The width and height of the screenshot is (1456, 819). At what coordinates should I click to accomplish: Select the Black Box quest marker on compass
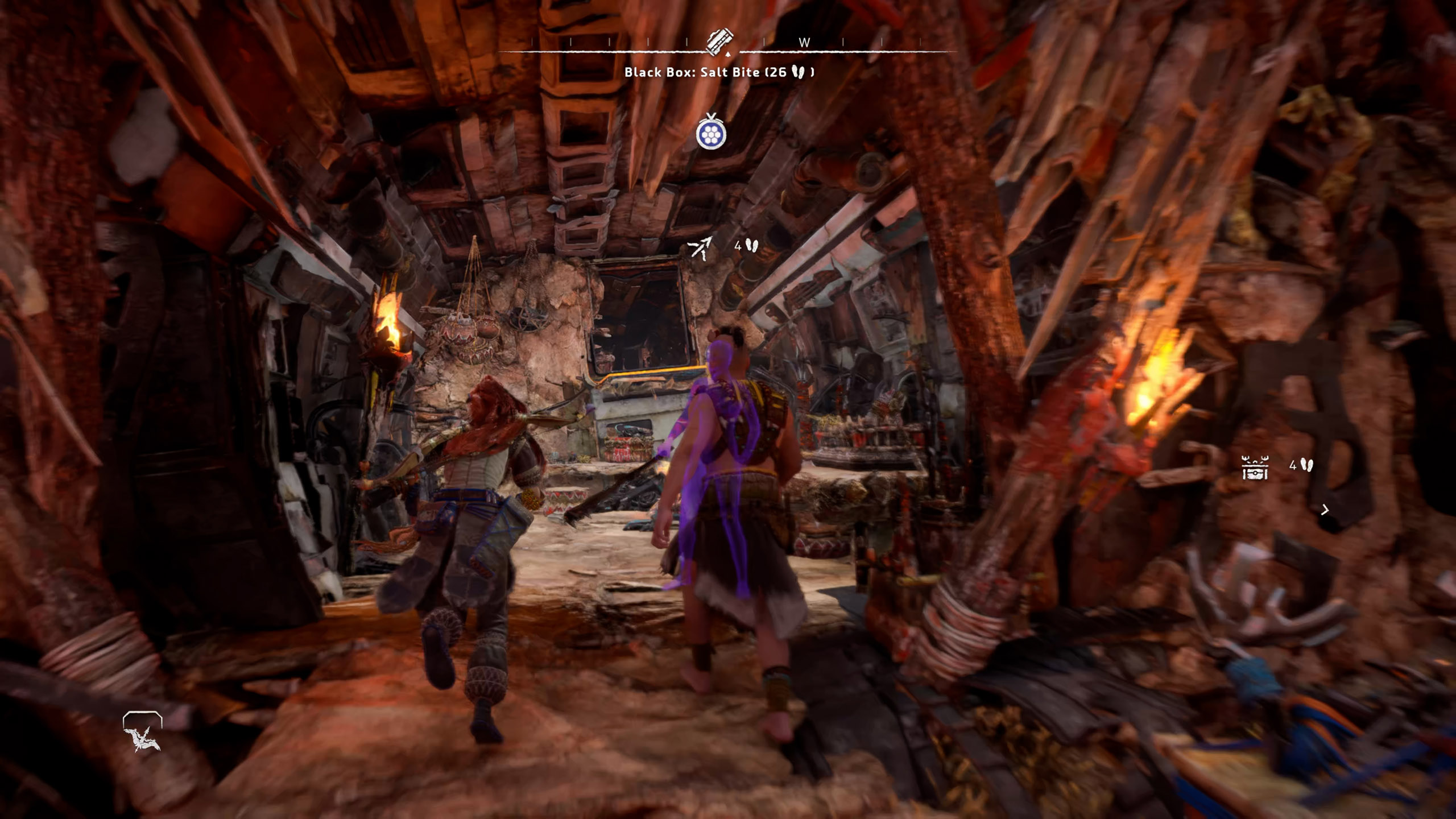719,41
